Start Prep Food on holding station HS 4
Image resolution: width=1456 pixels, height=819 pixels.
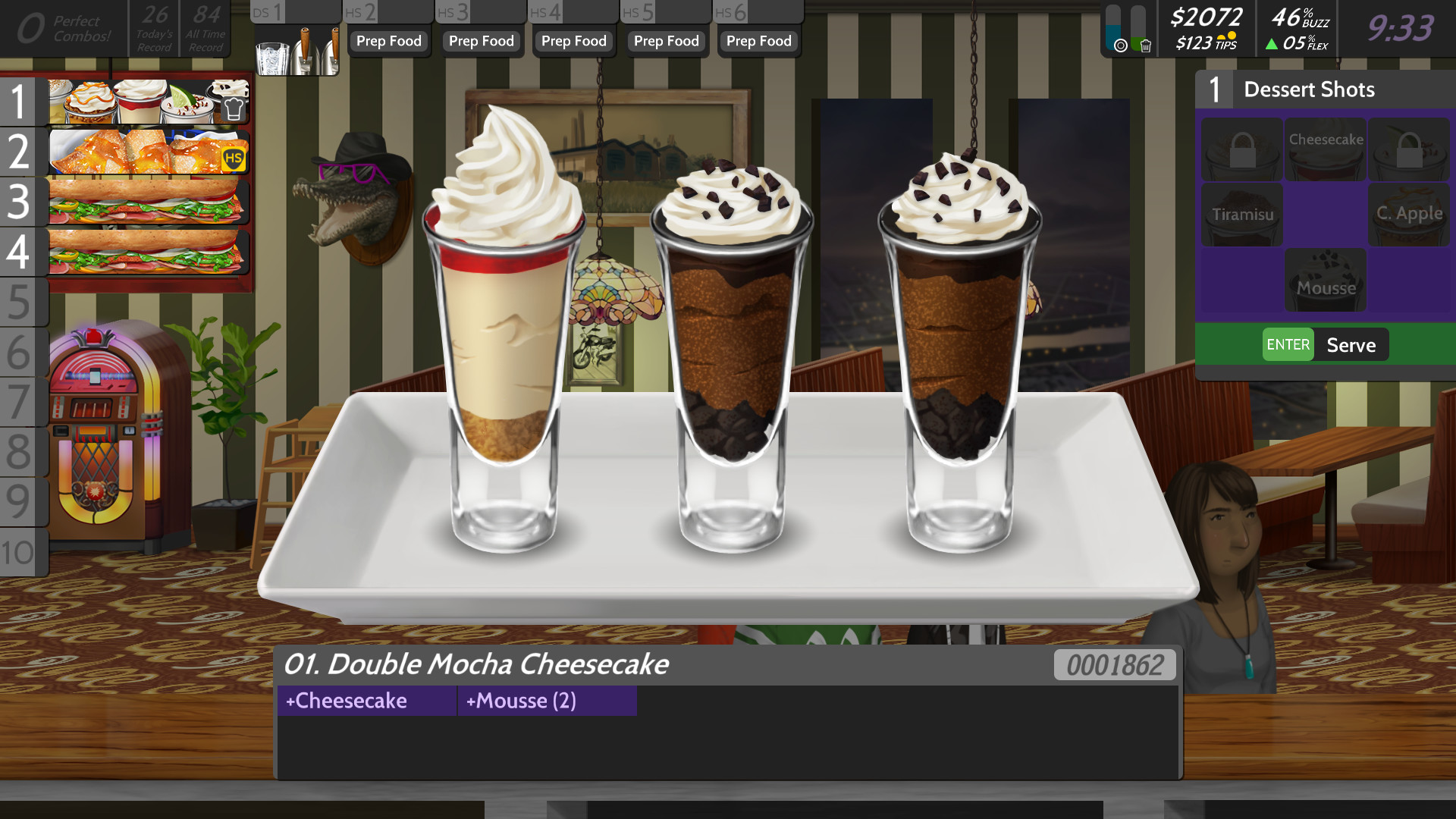tap(574, 41)
